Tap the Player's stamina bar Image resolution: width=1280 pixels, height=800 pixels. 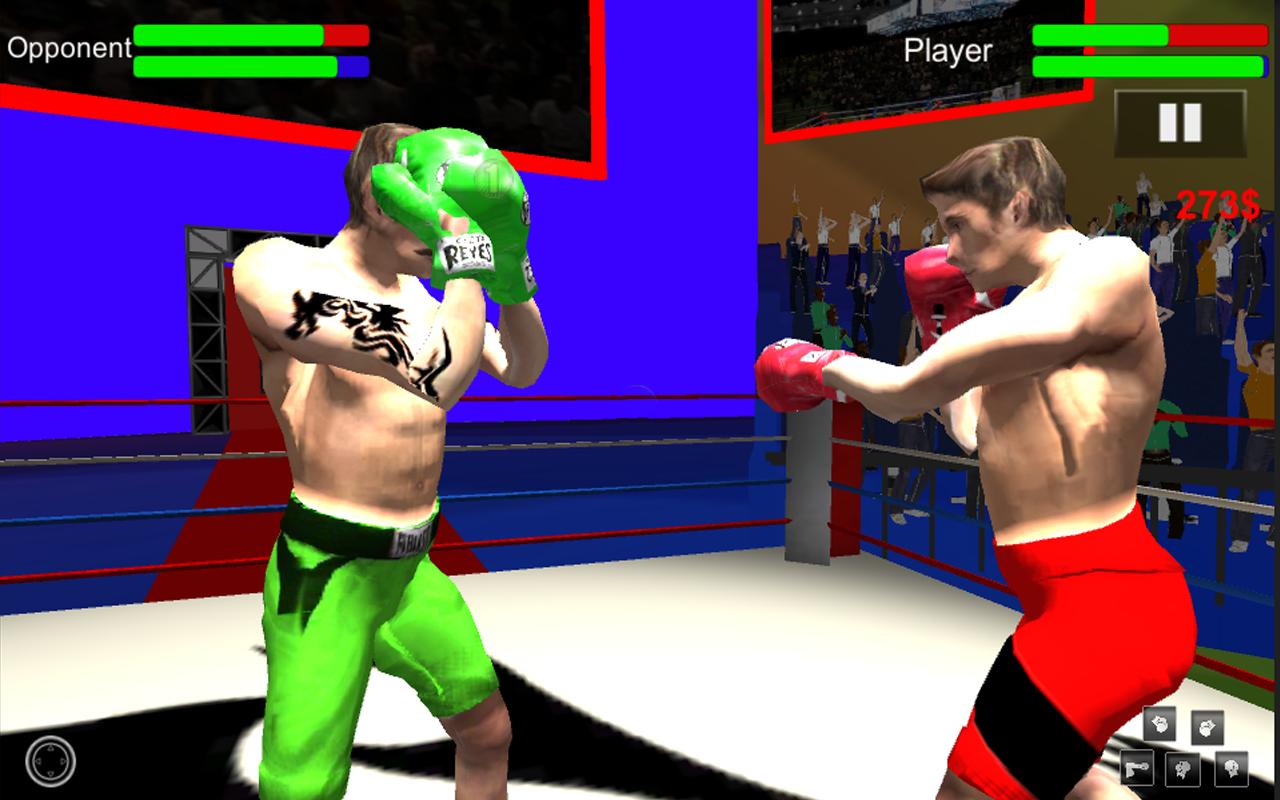click(x=1146, y=68)
